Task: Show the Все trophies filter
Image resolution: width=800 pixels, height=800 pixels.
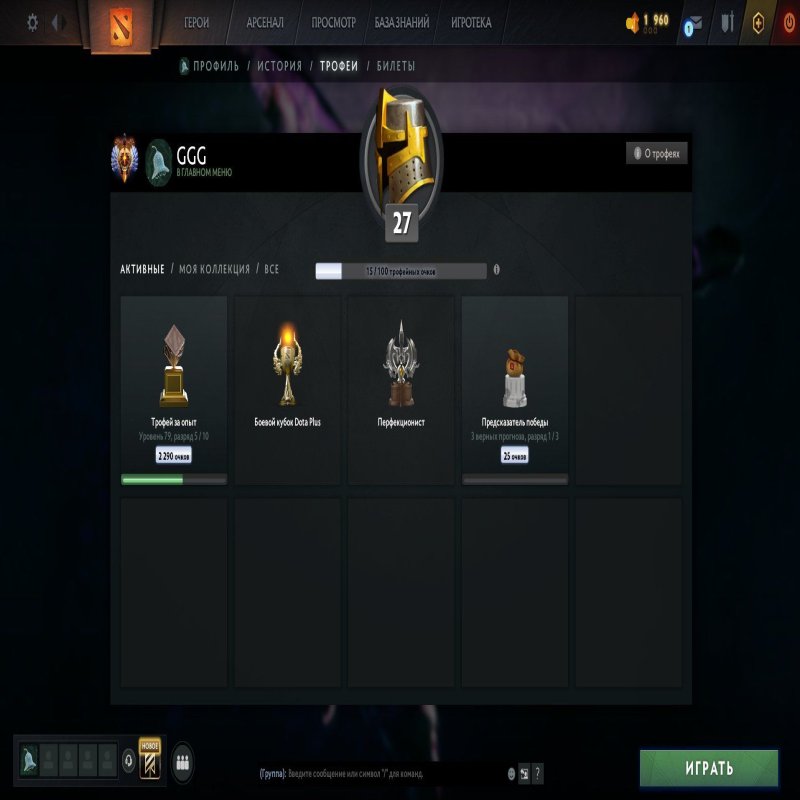Action: coord(270,270)
